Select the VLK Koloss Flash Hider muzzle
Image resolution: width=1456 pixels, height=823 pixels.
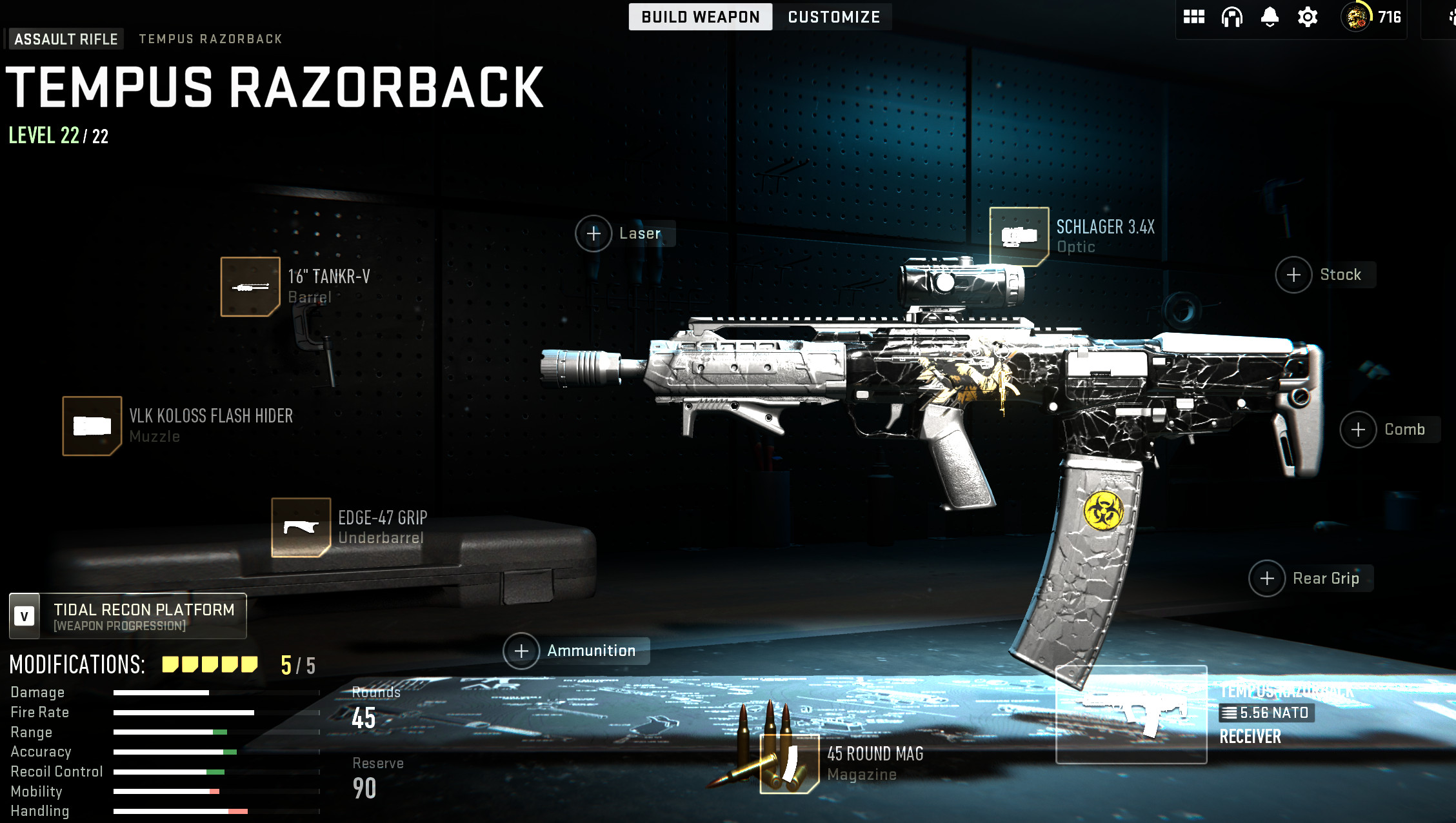(x=92, y=426)
